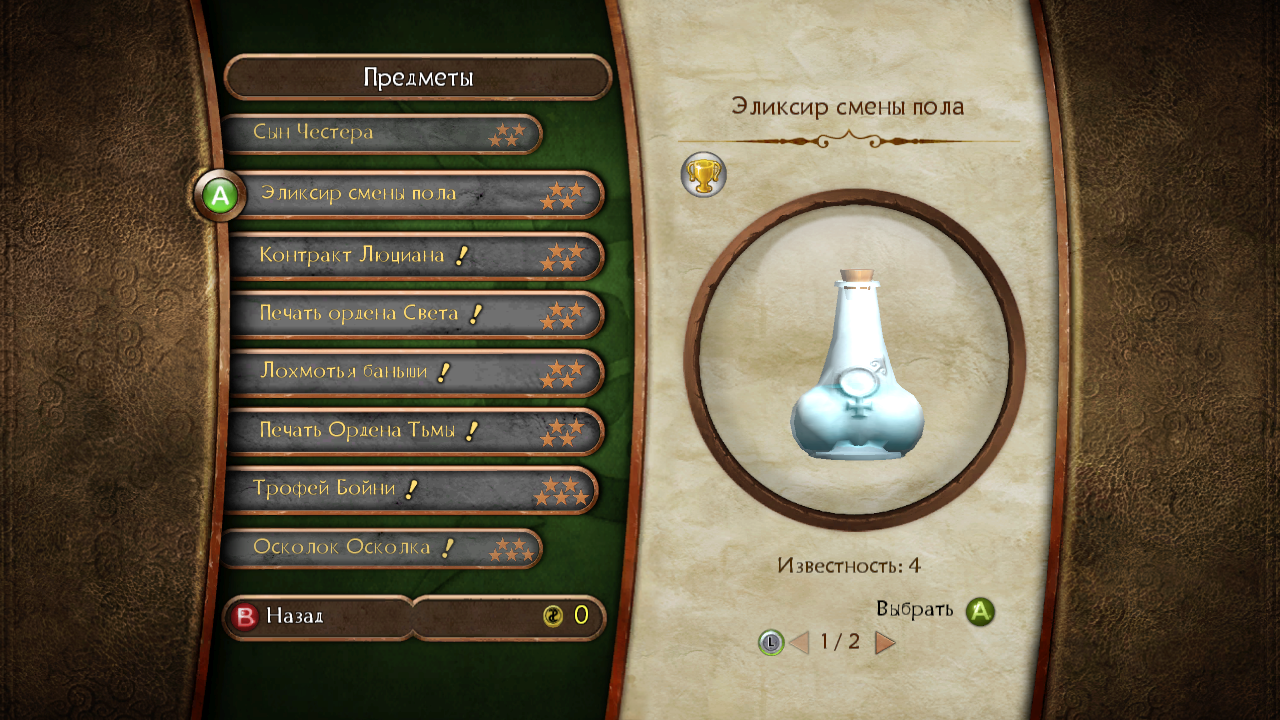Select the Контракт Люциана item
Viewport: 1280px width, 720px height.
click(x=415, y=256)
